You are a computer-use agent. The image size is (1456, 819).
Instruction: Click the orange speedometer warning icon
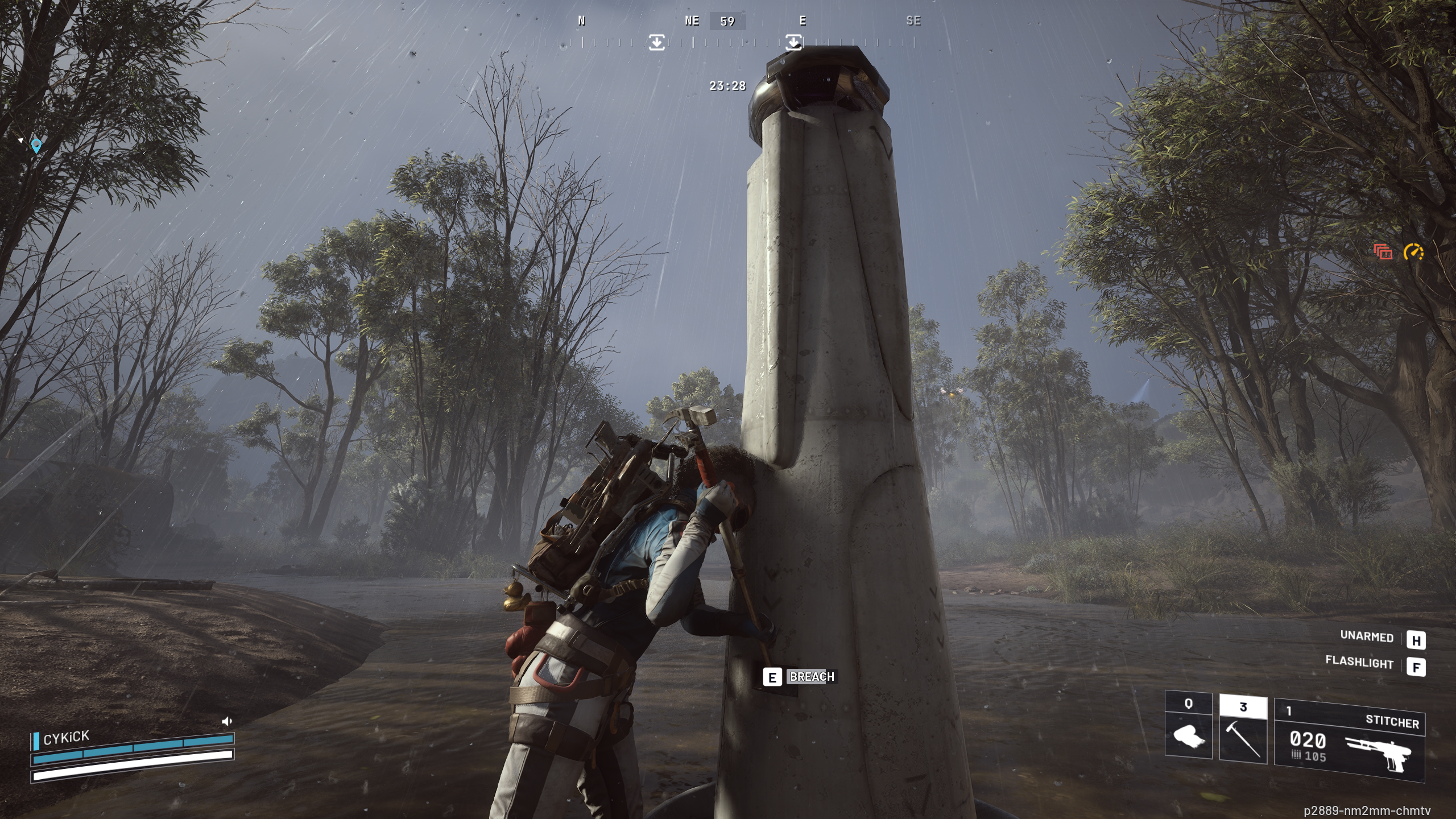click(1413, 252)
